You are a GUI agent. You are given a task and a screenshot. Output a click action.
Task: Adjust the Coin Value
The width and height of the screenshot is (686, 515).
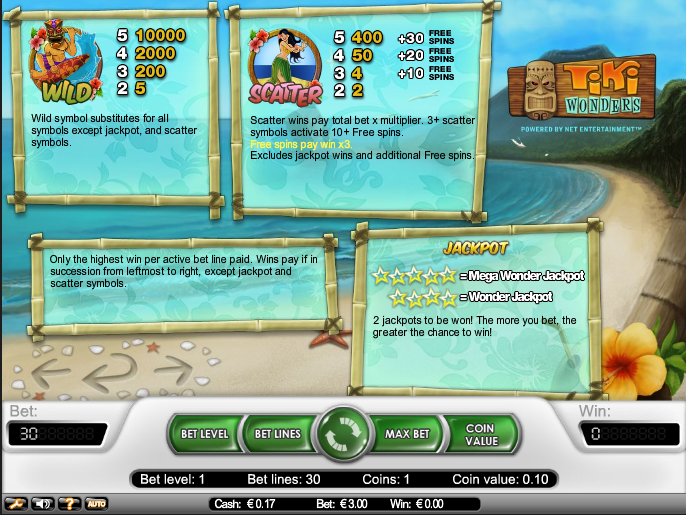[480, 434]
